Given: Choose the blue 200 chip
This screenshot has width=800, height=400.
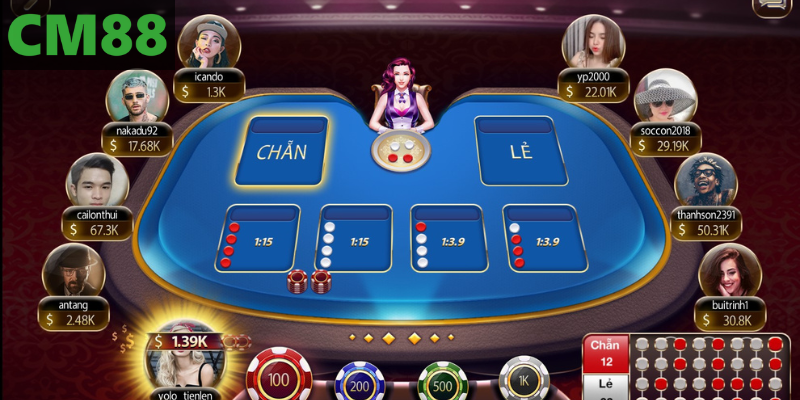Looking at the screenshot, I should click(360, 380).
